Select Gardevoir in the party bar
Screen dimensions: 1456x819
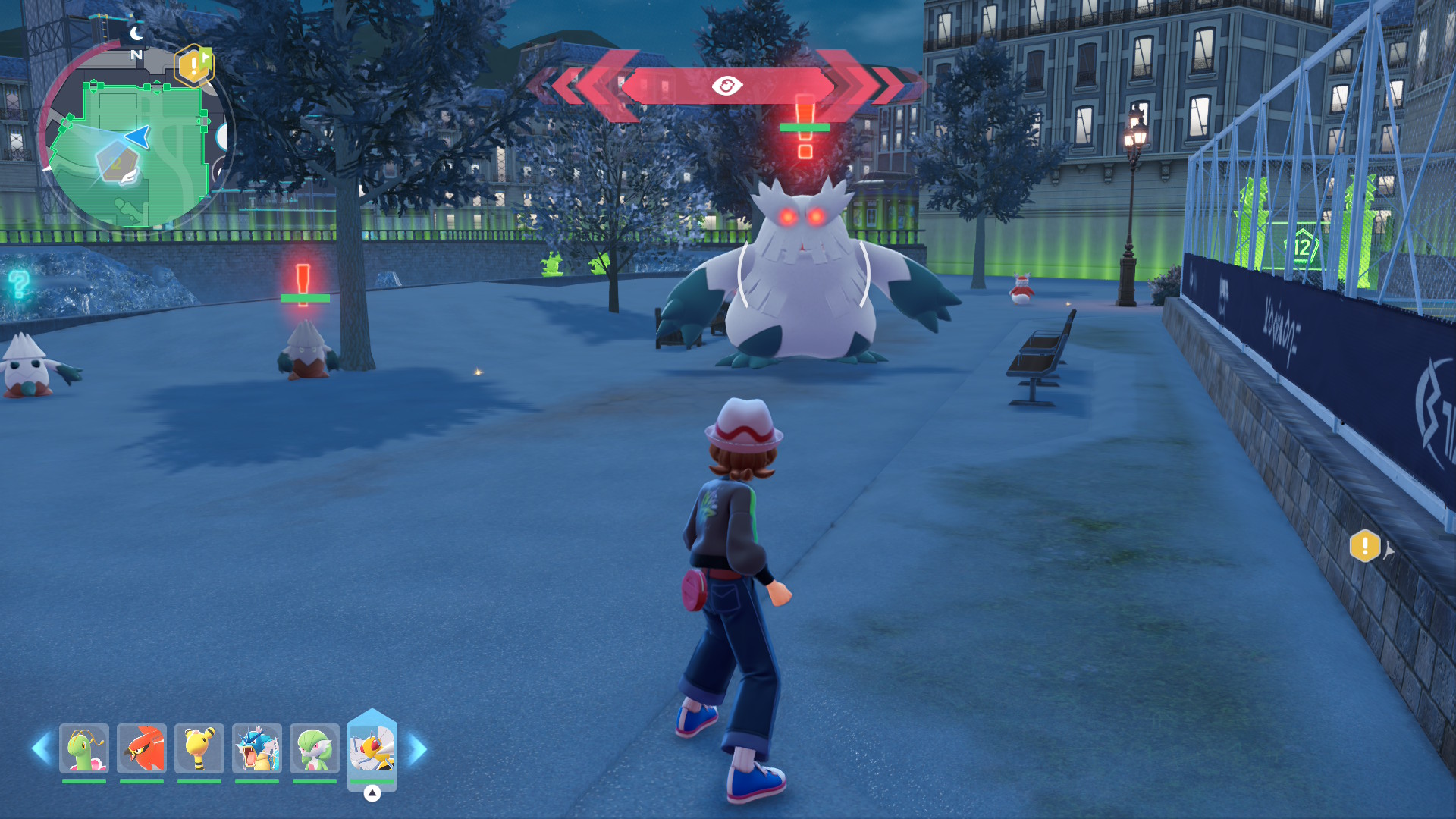click(x=315, y=748)
